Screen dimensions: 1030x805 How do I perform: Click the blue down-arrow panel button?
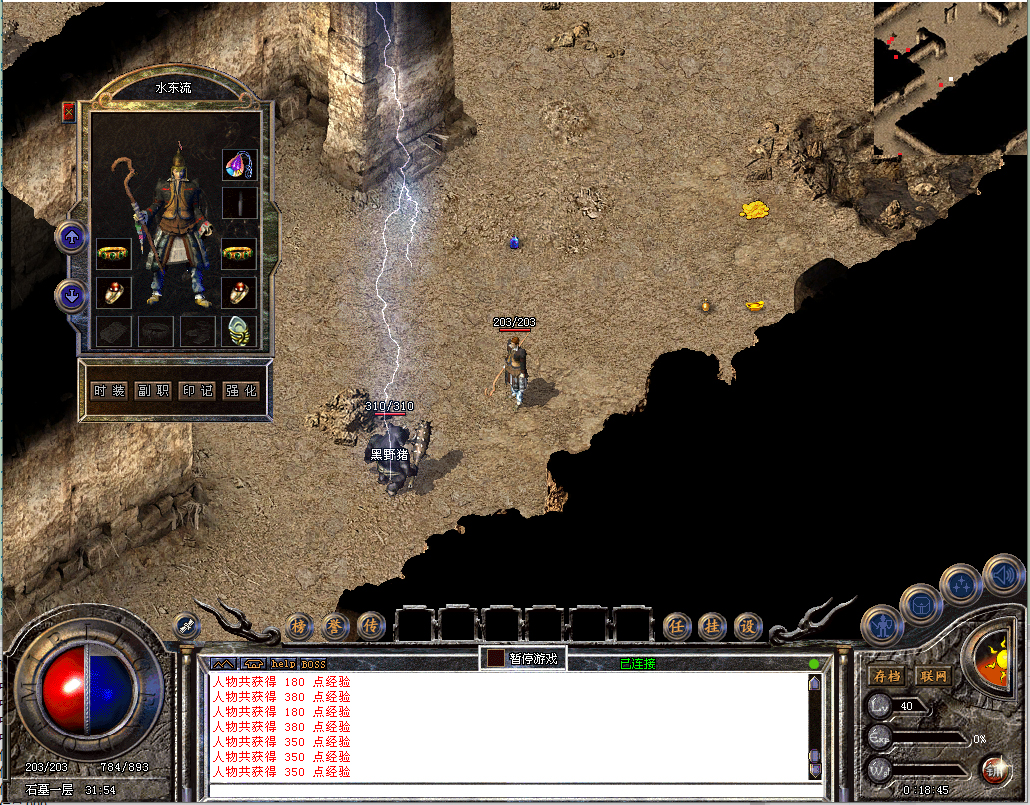pos(72,295)
